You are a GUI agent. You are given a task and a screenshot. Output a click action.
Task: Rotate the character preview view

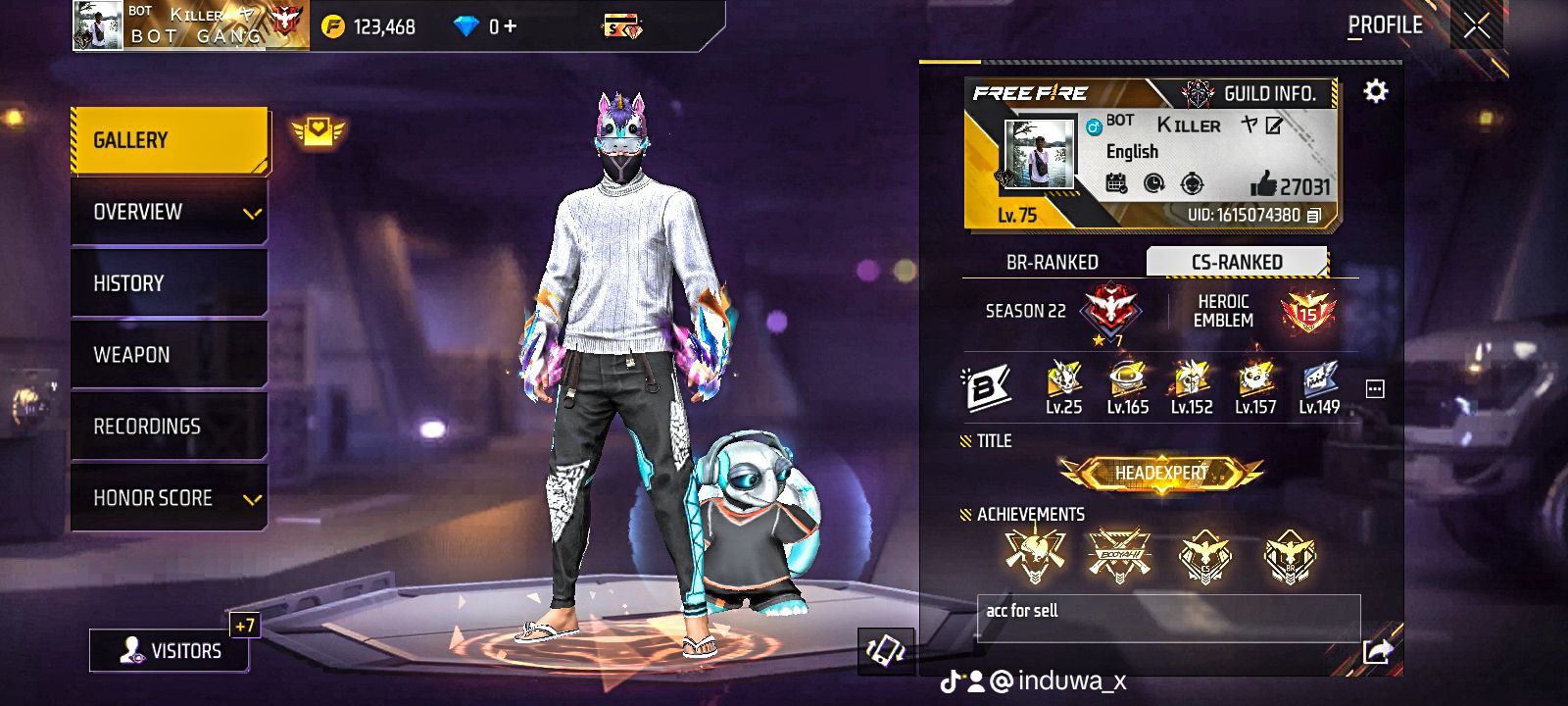point(885,650)
